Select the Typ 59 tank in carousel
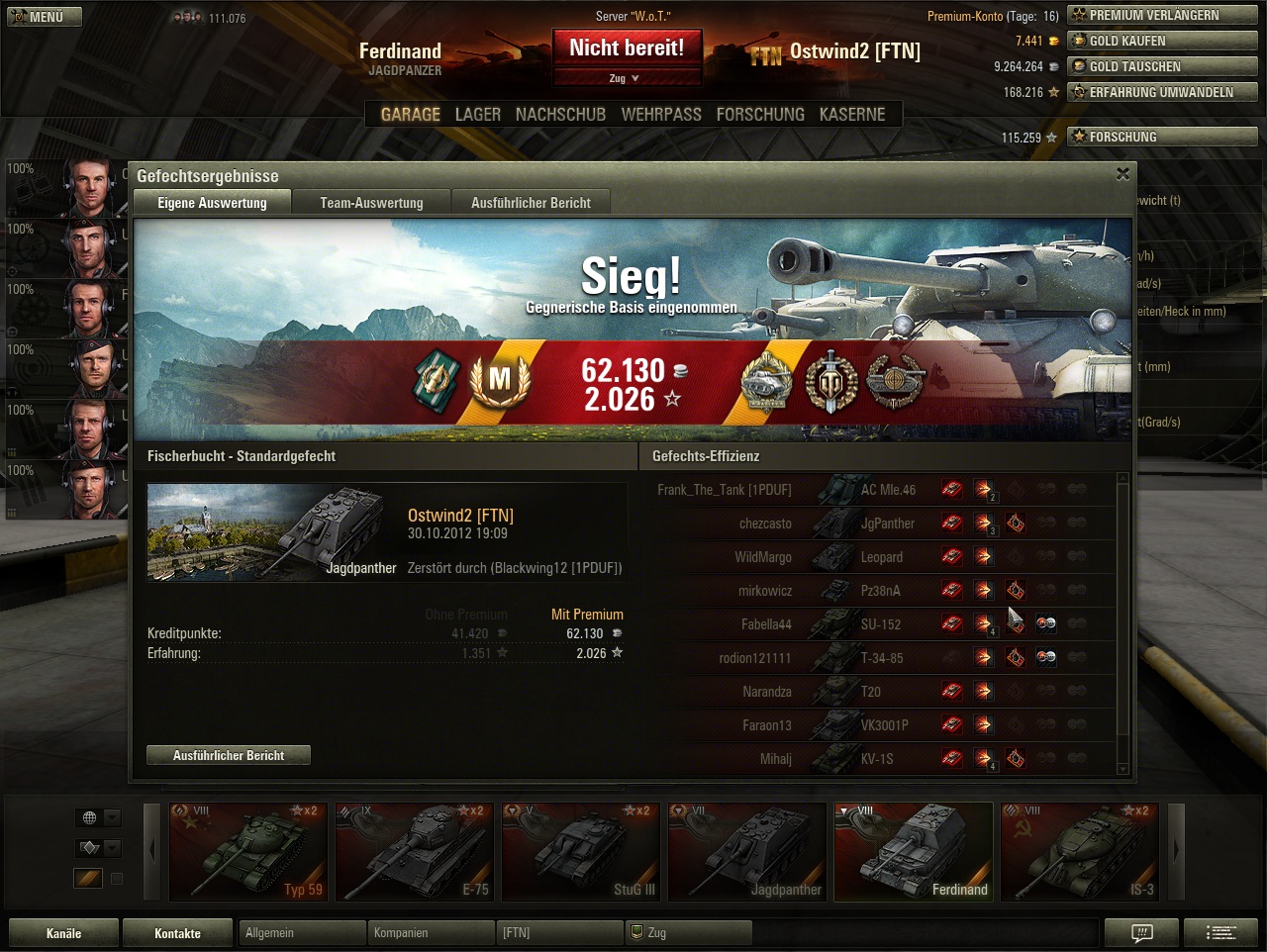The width and height of the screenshot is (1267, 952). tap(248, 851)
